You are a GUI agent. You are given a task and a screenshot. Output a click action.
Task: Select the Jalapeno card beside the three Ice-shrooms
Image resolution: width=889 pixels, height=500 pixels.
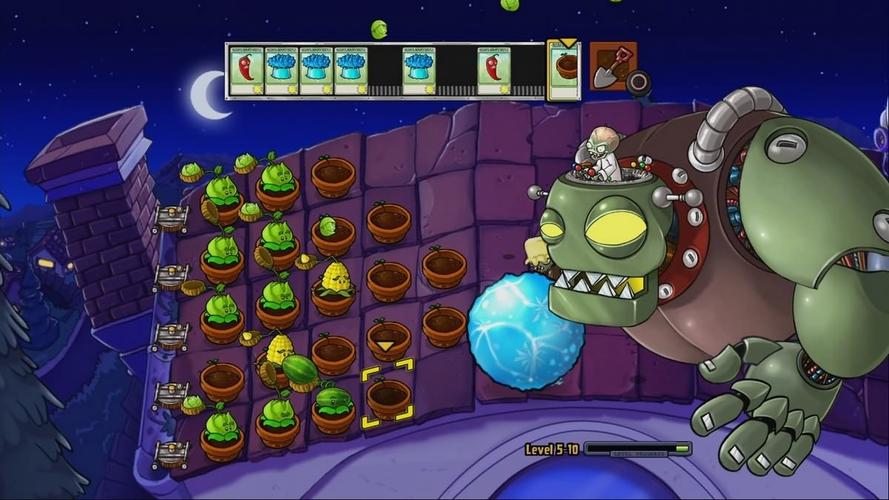(246, 71)
